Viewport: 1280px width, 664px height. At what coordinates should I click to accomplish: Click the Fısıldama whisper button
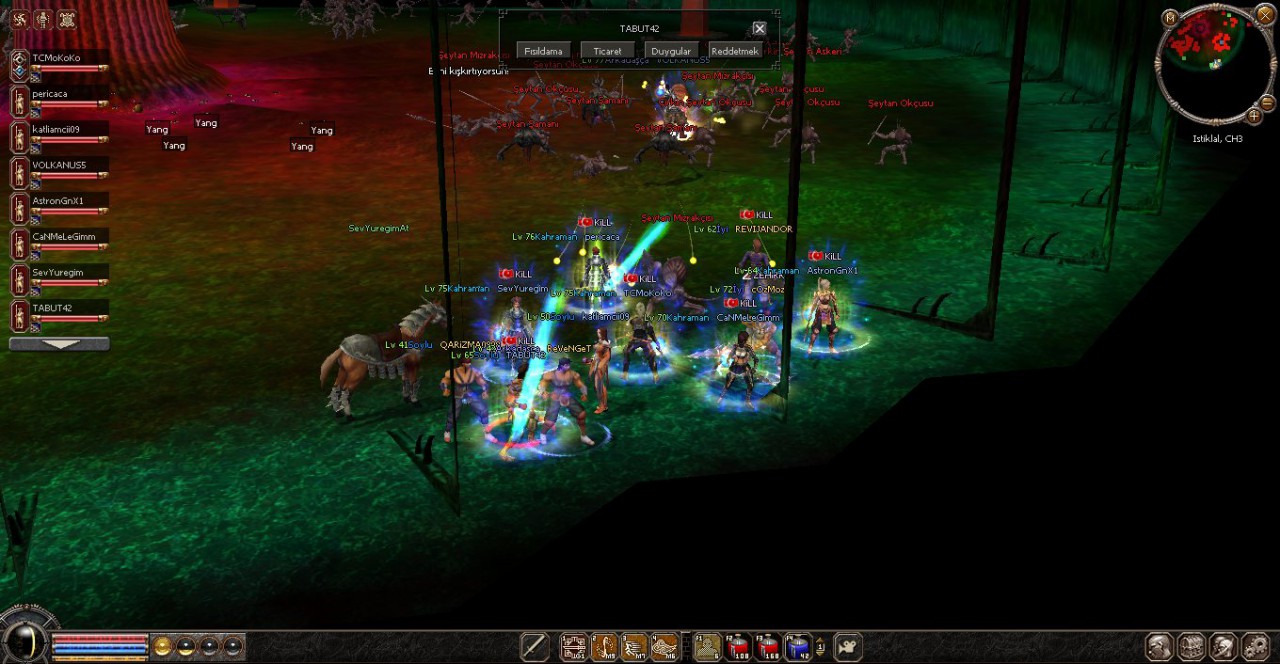tap(544, 51)
